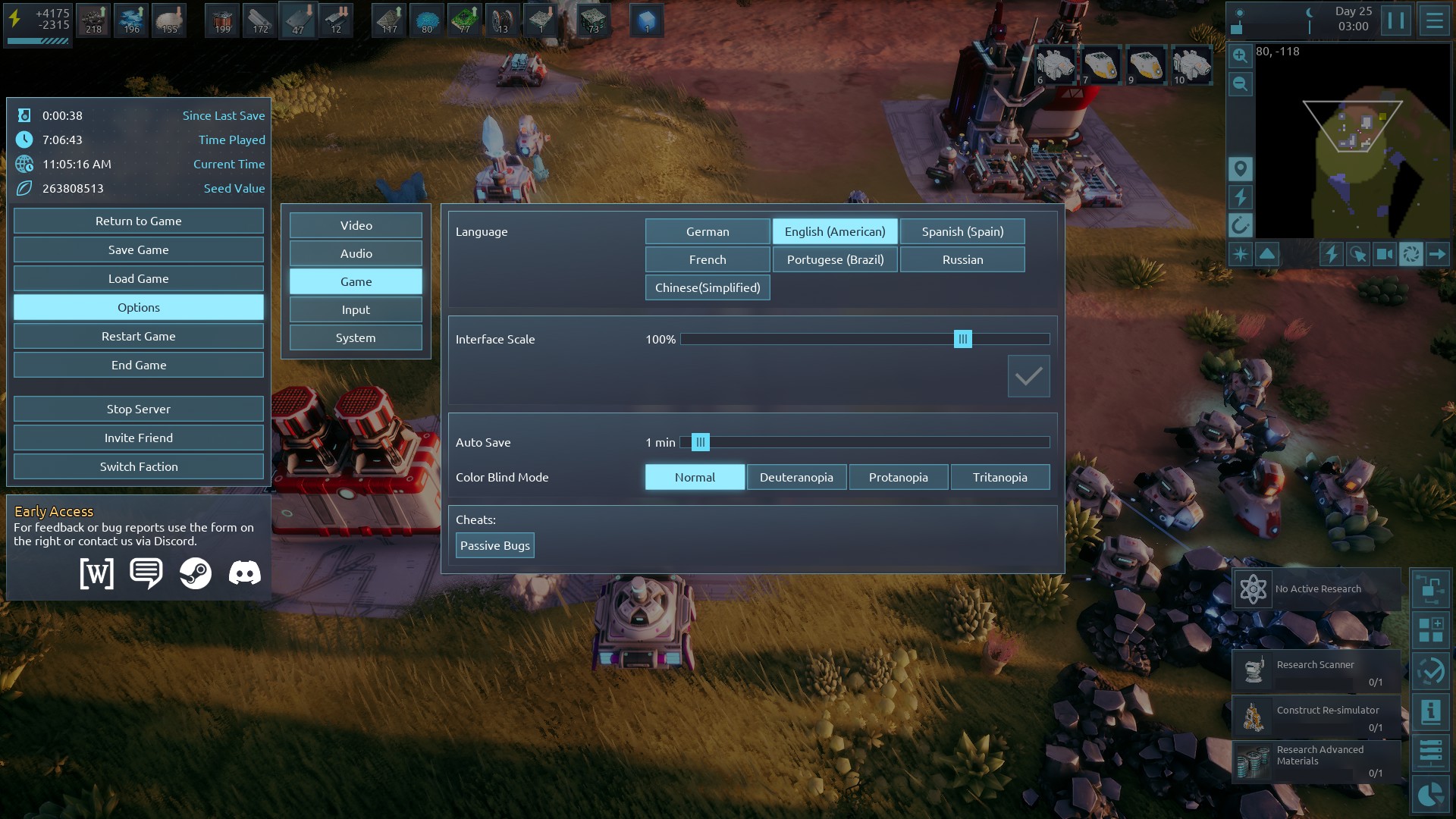This screenshot has width=1456, height=819.
Task: Open the Video settings tab
Action: pyautogui.click(x=356, y=225)
